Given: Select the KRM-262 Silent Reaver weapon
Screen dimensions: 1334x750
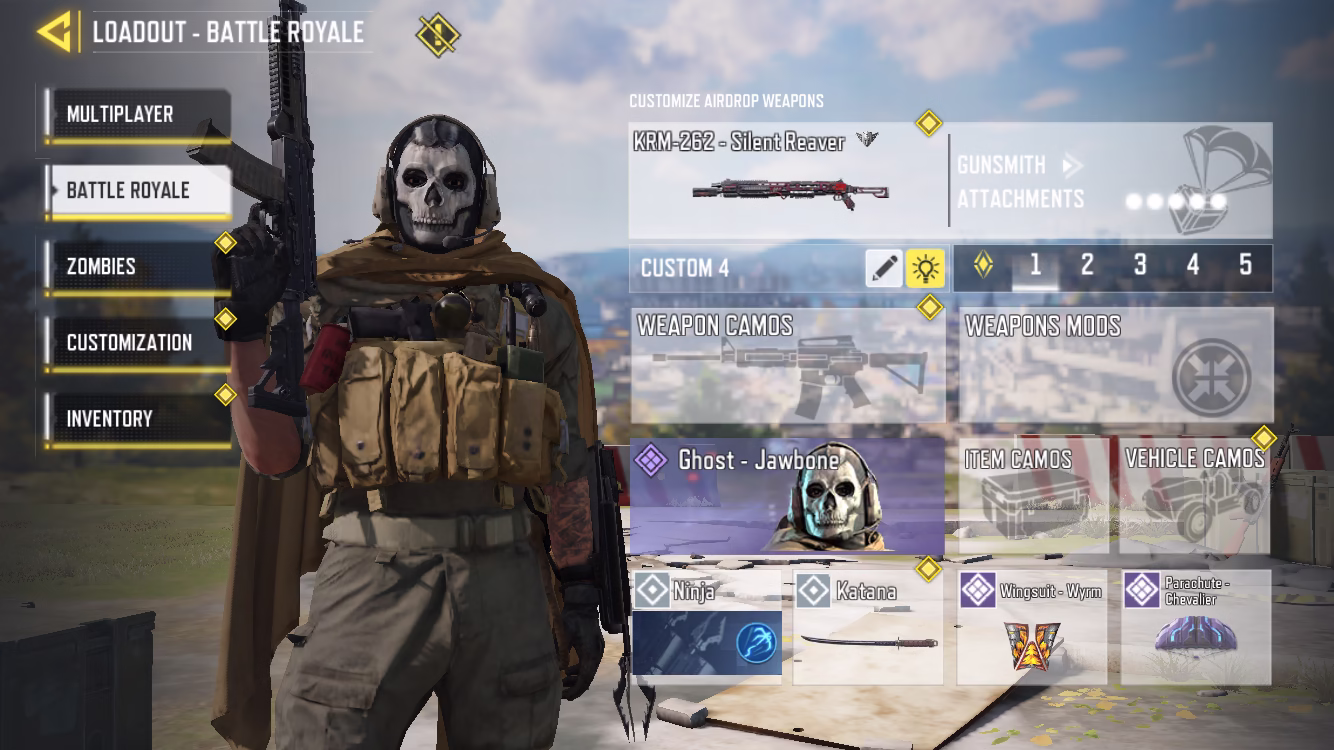Looking at the screenshot, I should click(x=787, y=181).
